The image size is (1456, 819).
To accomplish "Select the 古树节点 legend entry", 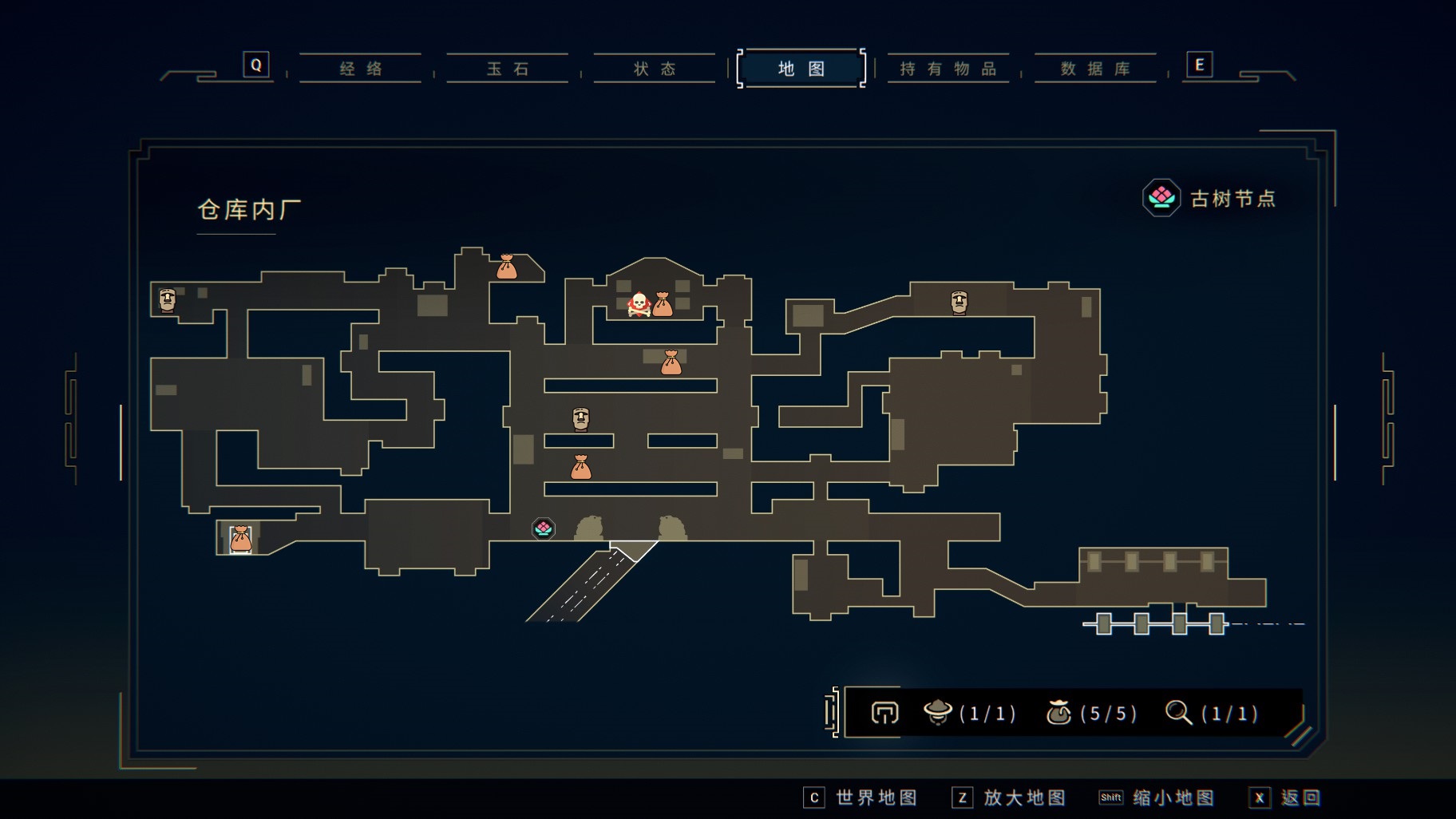I will 1209,198.
